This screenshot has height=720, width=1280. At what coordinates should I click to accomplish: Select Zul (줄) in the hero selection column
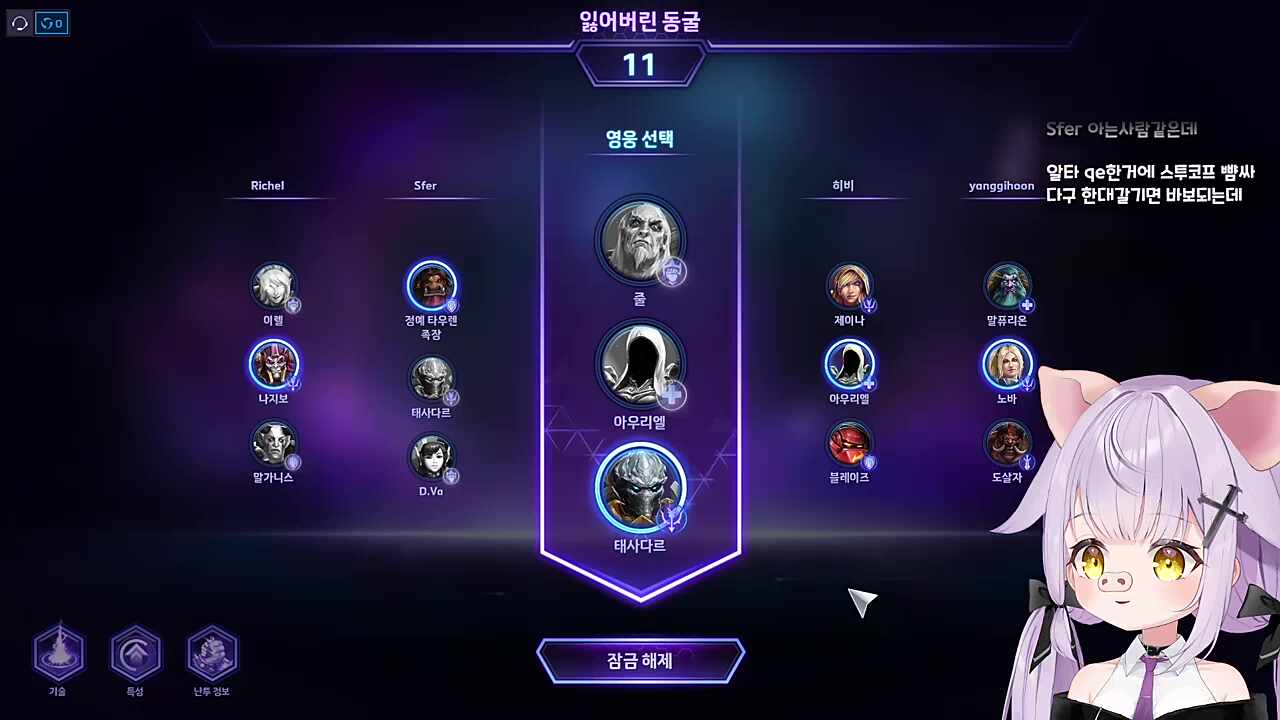pos(640,240)
